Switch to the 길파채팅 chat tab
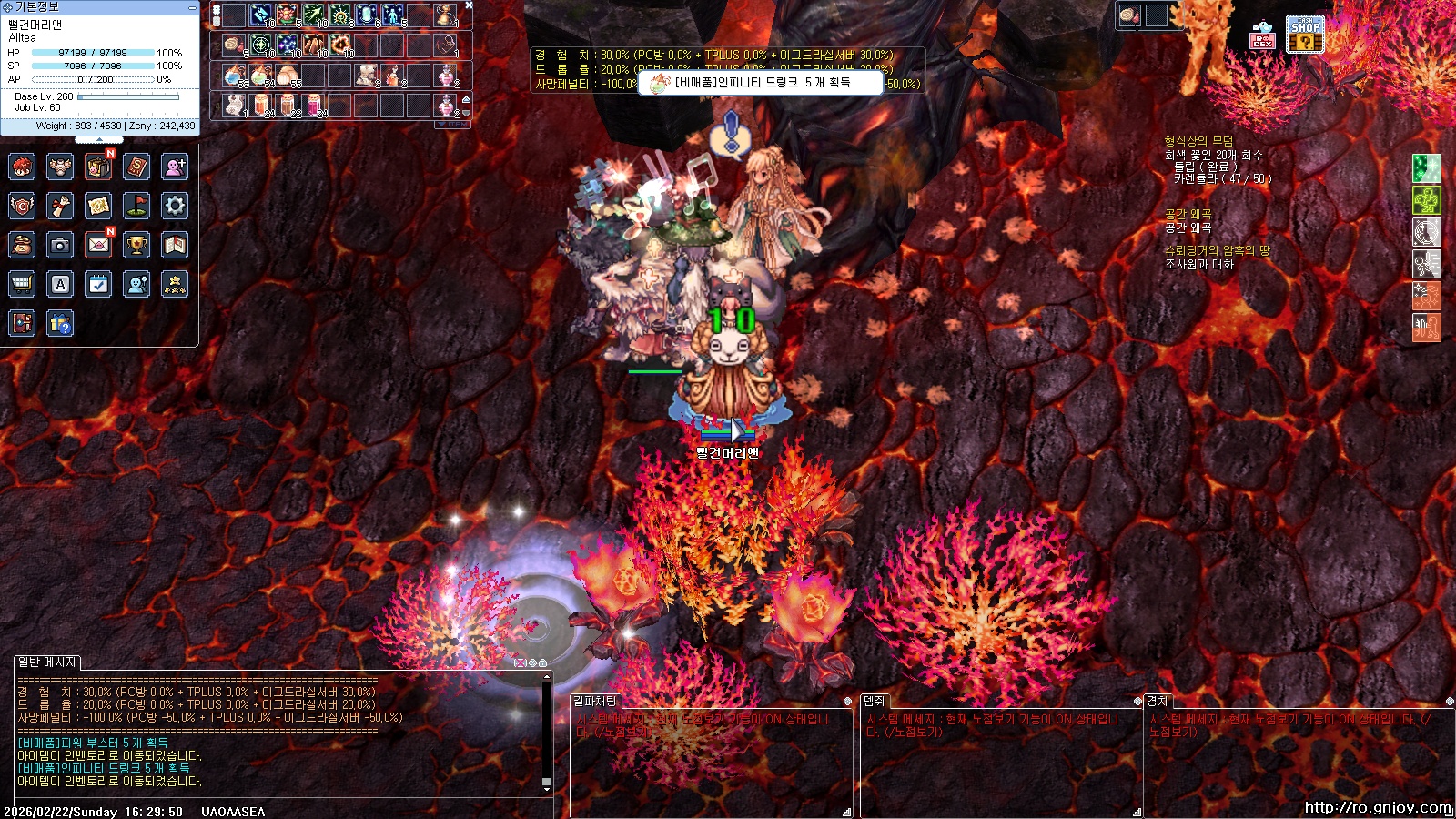 pyautogui.click(x=595, y=701)
